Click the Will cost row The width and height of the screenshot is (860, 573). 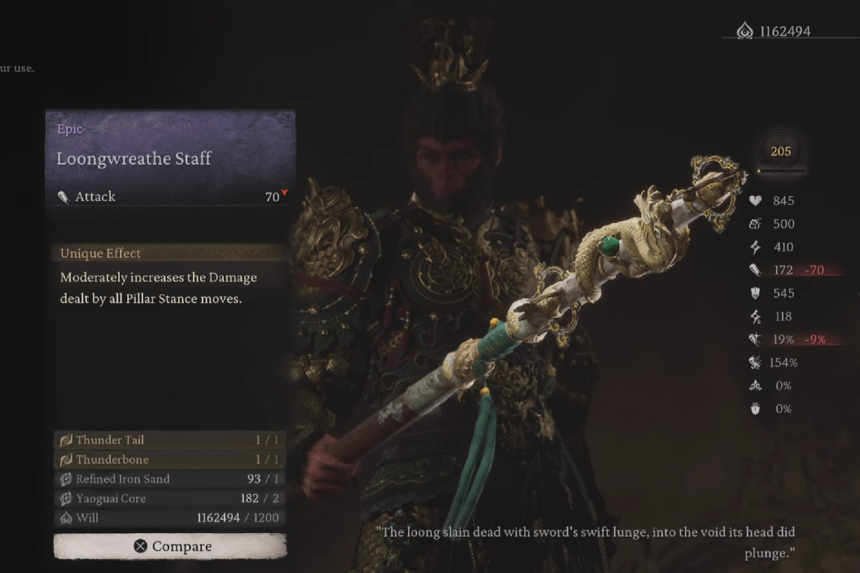click(x=170, y=518)
